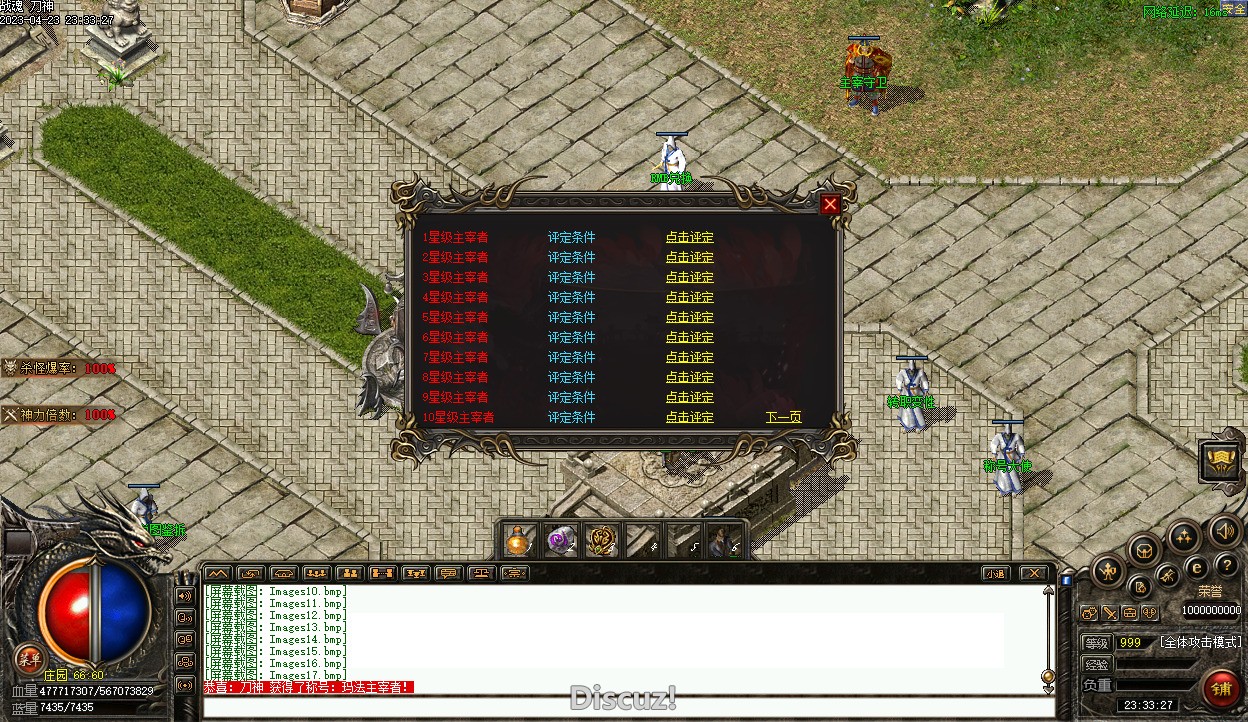Open the bag chest icon

point(1144,550)
